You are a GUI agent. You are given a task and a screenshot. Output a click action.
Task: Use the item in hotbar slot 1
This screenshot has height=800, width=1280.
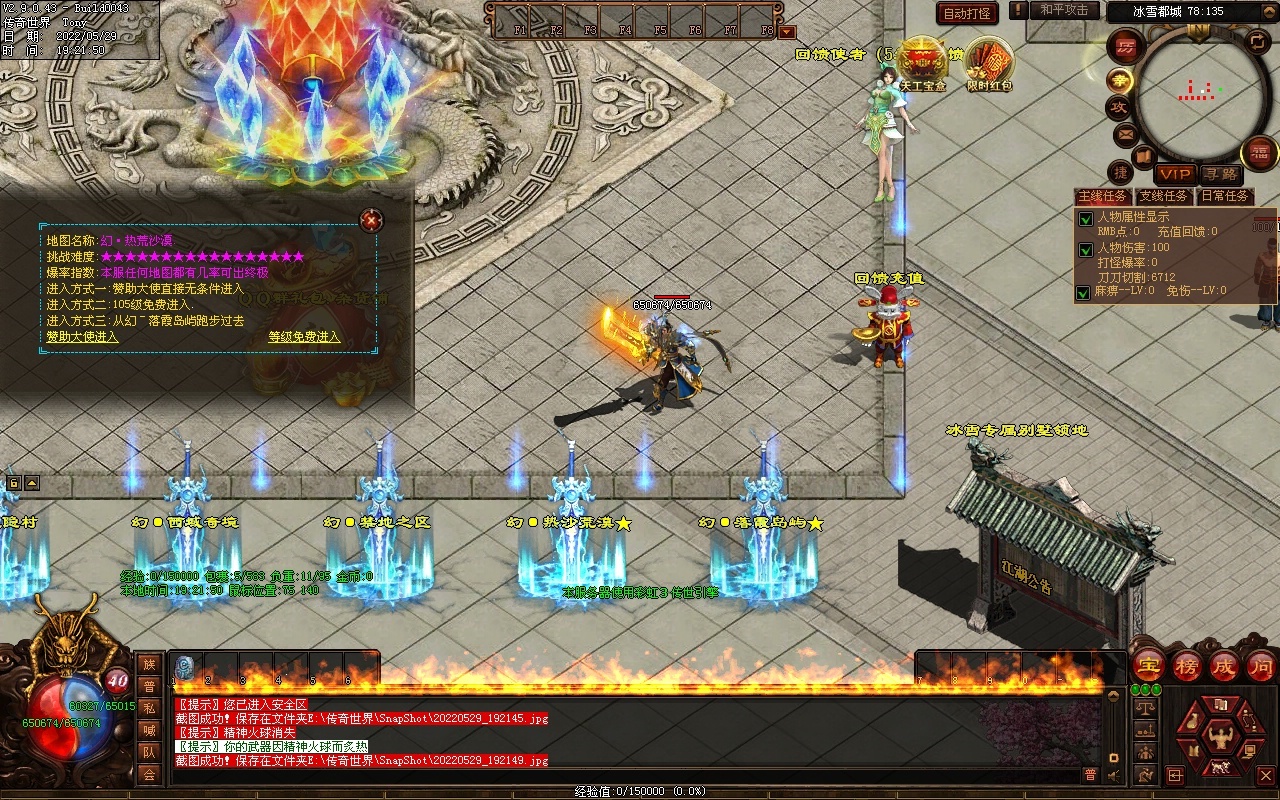185,668
